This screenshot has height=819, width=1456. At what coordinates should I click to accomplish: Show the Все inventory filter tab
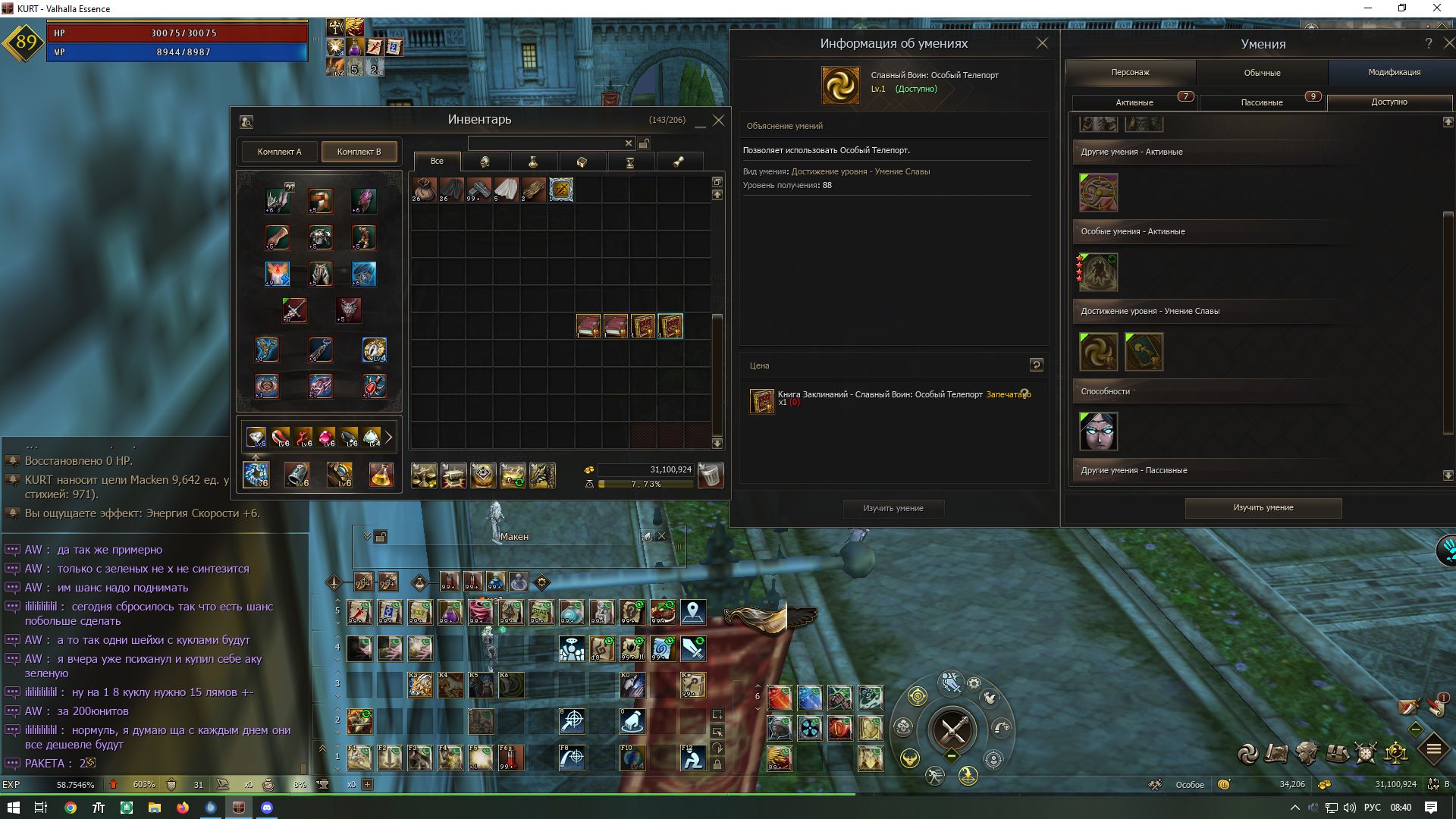[x=437, y=162]
